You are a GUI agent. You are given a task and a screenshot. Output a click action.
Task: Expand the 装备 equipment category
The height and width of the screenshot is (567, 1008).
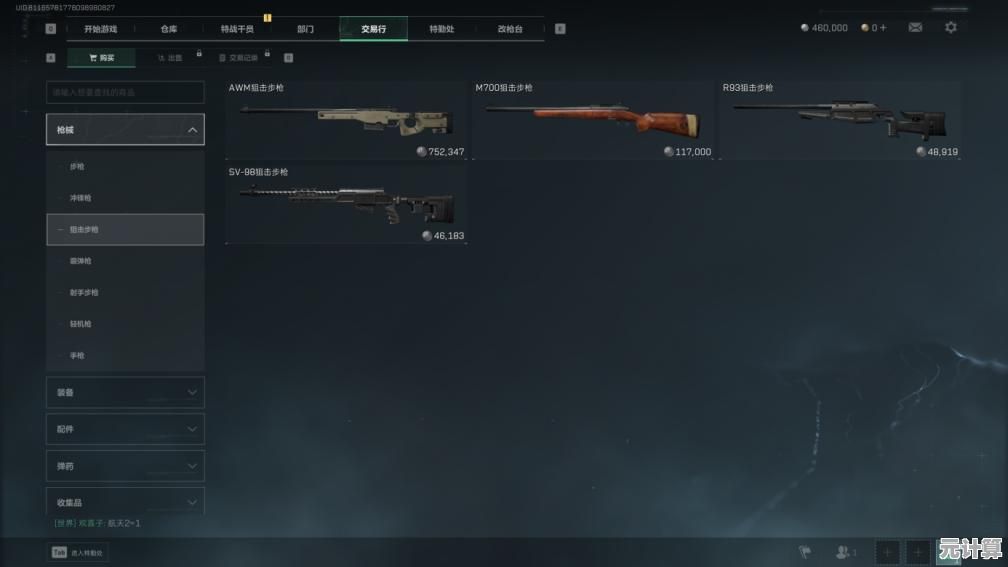click(125, 393)
